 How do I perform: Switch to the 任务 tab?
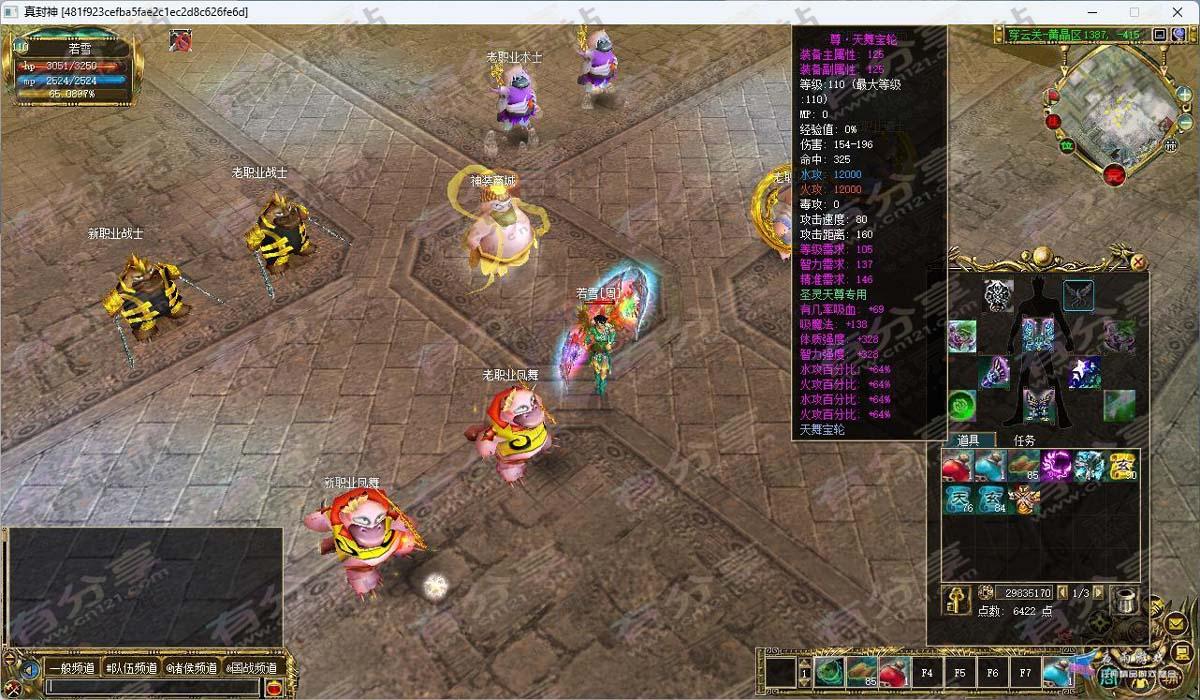pyautogui.click(x=1025, y=440)
